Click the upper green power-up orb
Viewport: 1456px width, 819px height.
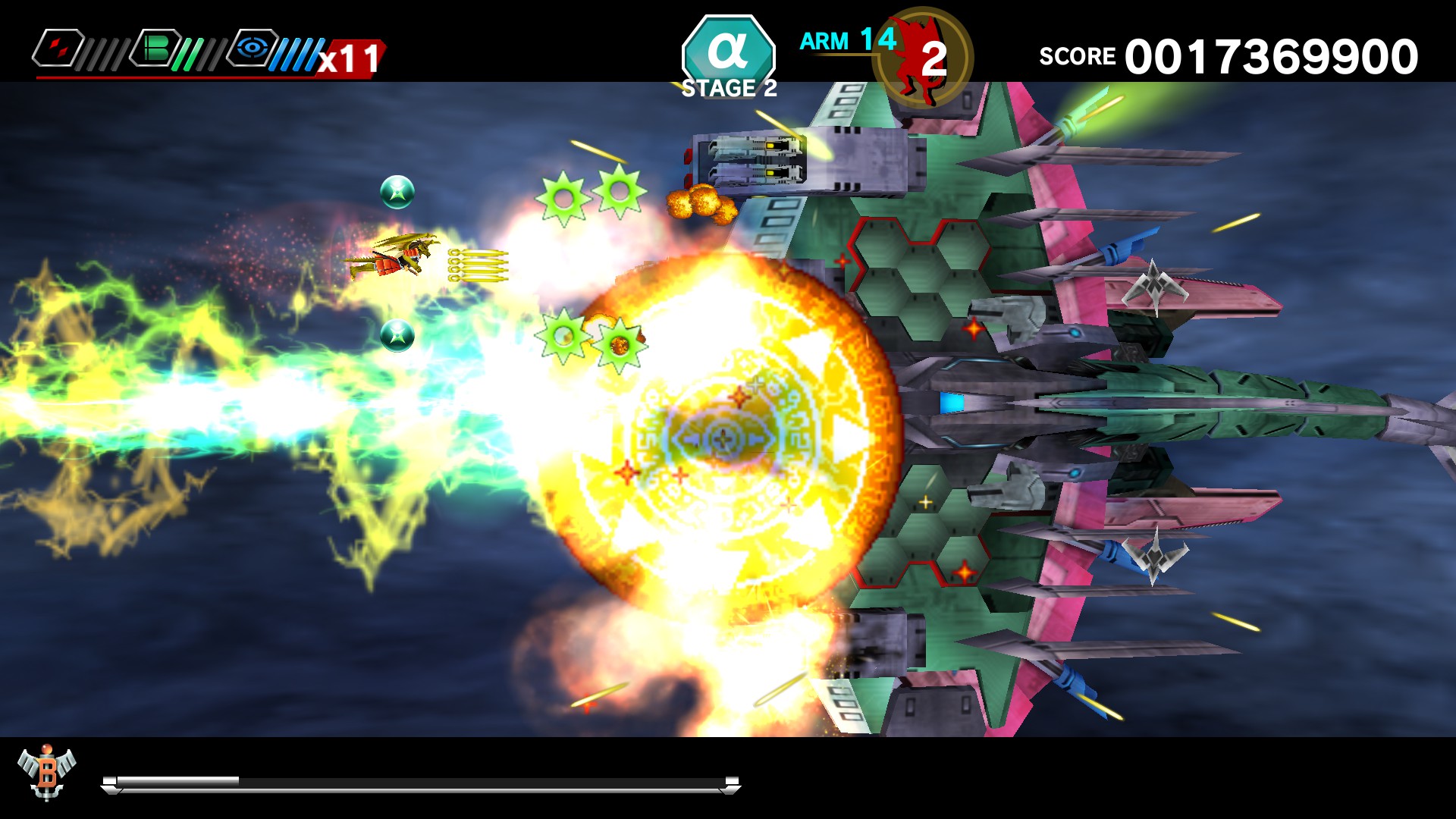(x=397, y=192)
